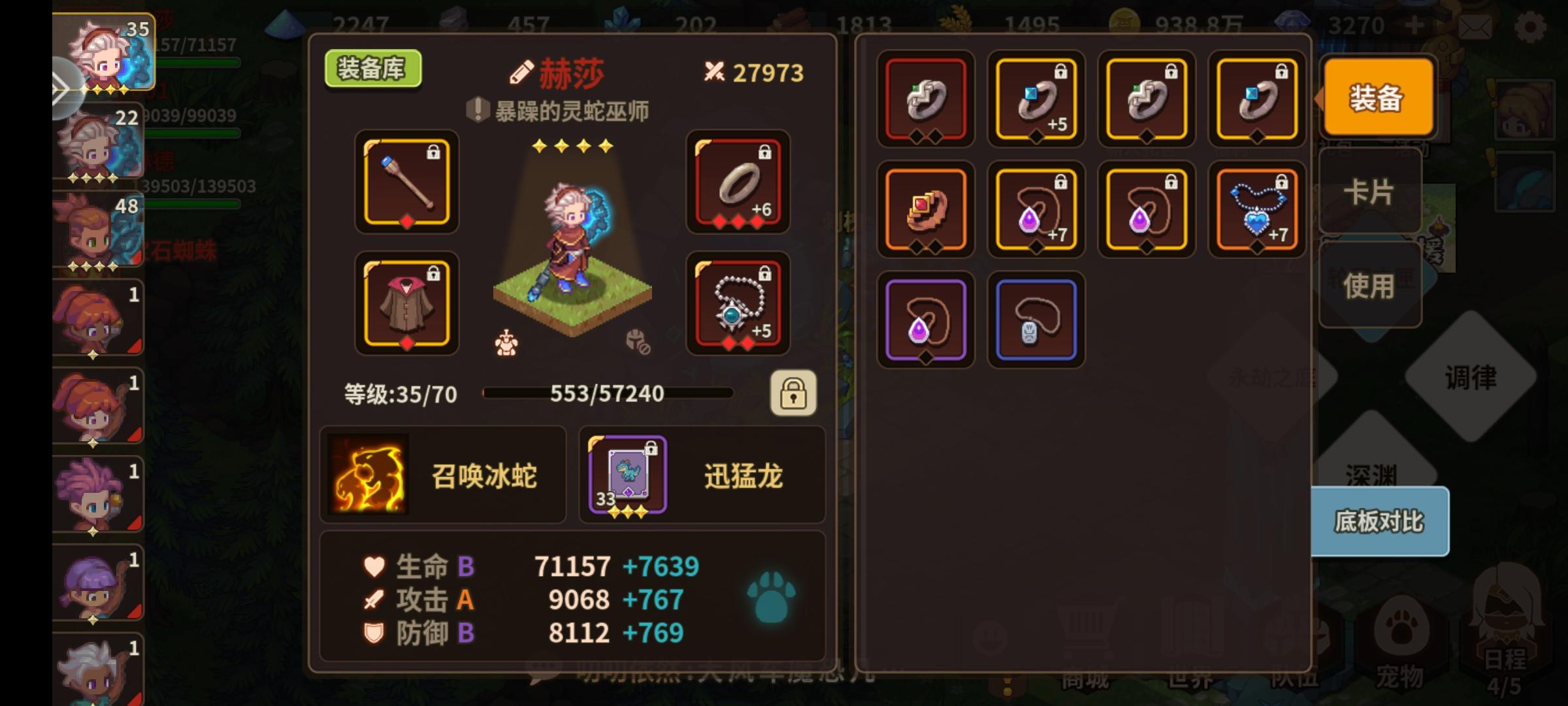
Task: Select the 迅猛龙 pet card icon
Action: point(626,475)
